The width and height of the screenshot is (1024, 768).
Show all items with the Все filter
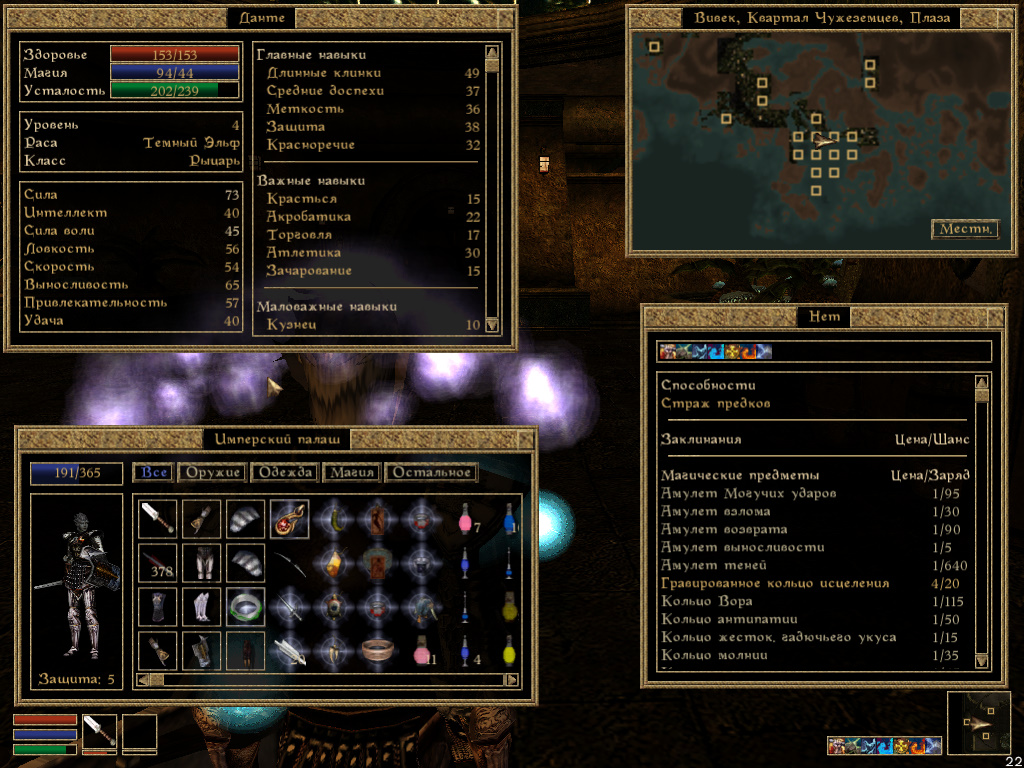(x=154, y=473)
